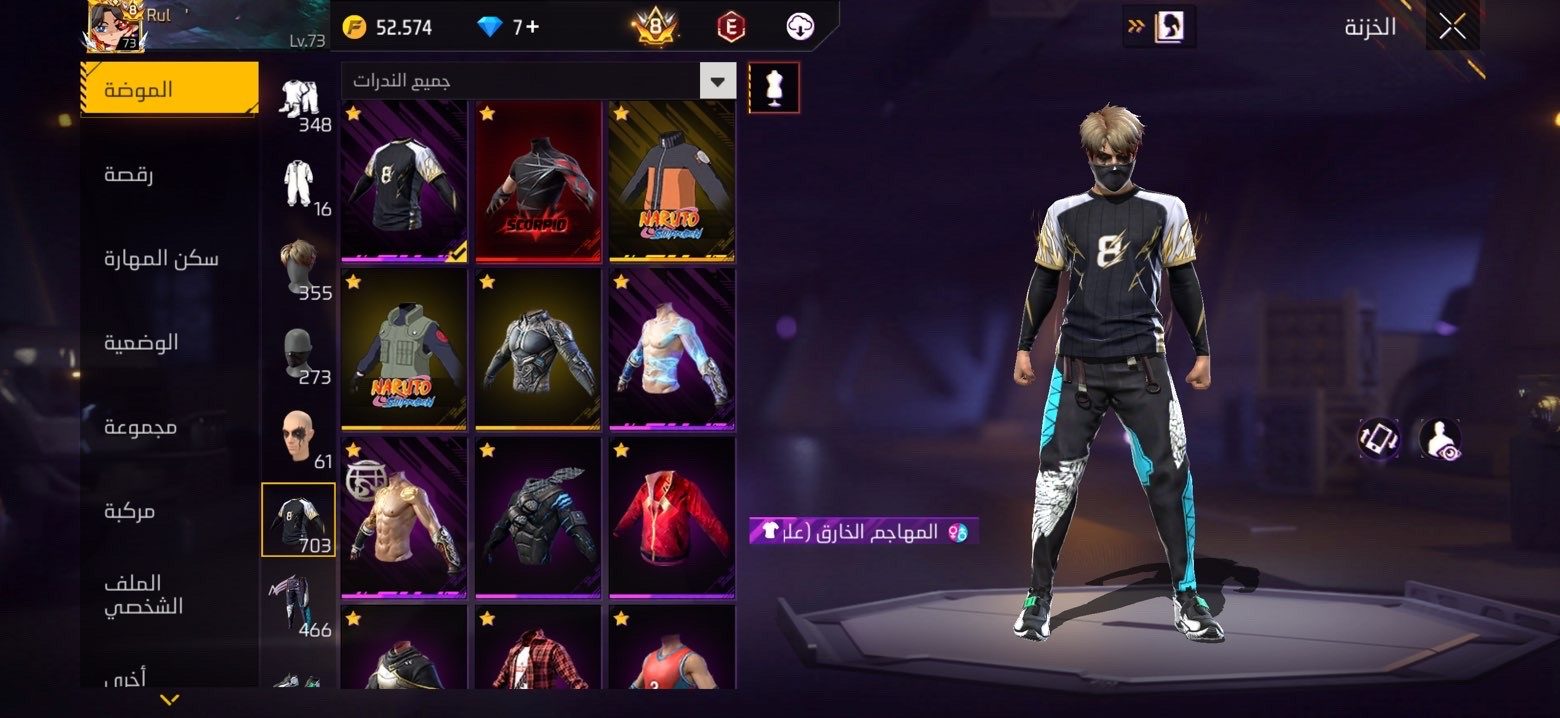Viewport: 1560px width, 718px height.
Task: Switch to the رقصة emote tab
Action: point(130,175)
